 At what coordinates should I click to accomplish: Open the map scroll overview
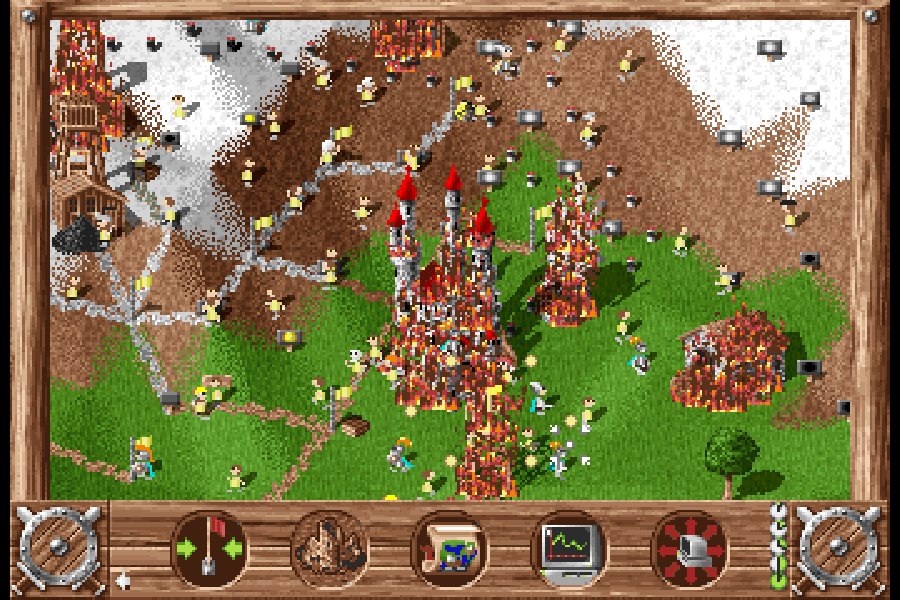point(450,548)
